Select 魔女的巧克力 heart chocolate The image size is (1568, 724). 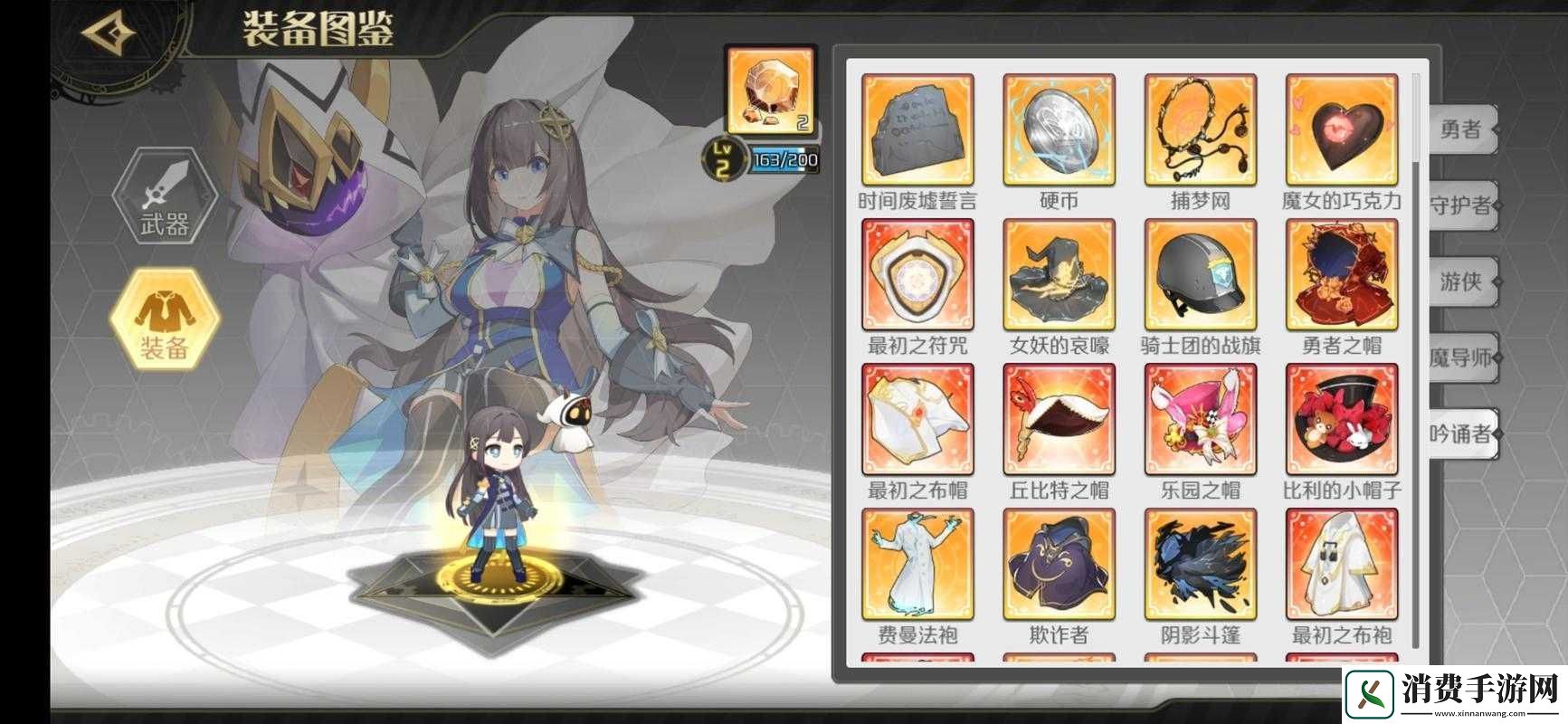1342,130
